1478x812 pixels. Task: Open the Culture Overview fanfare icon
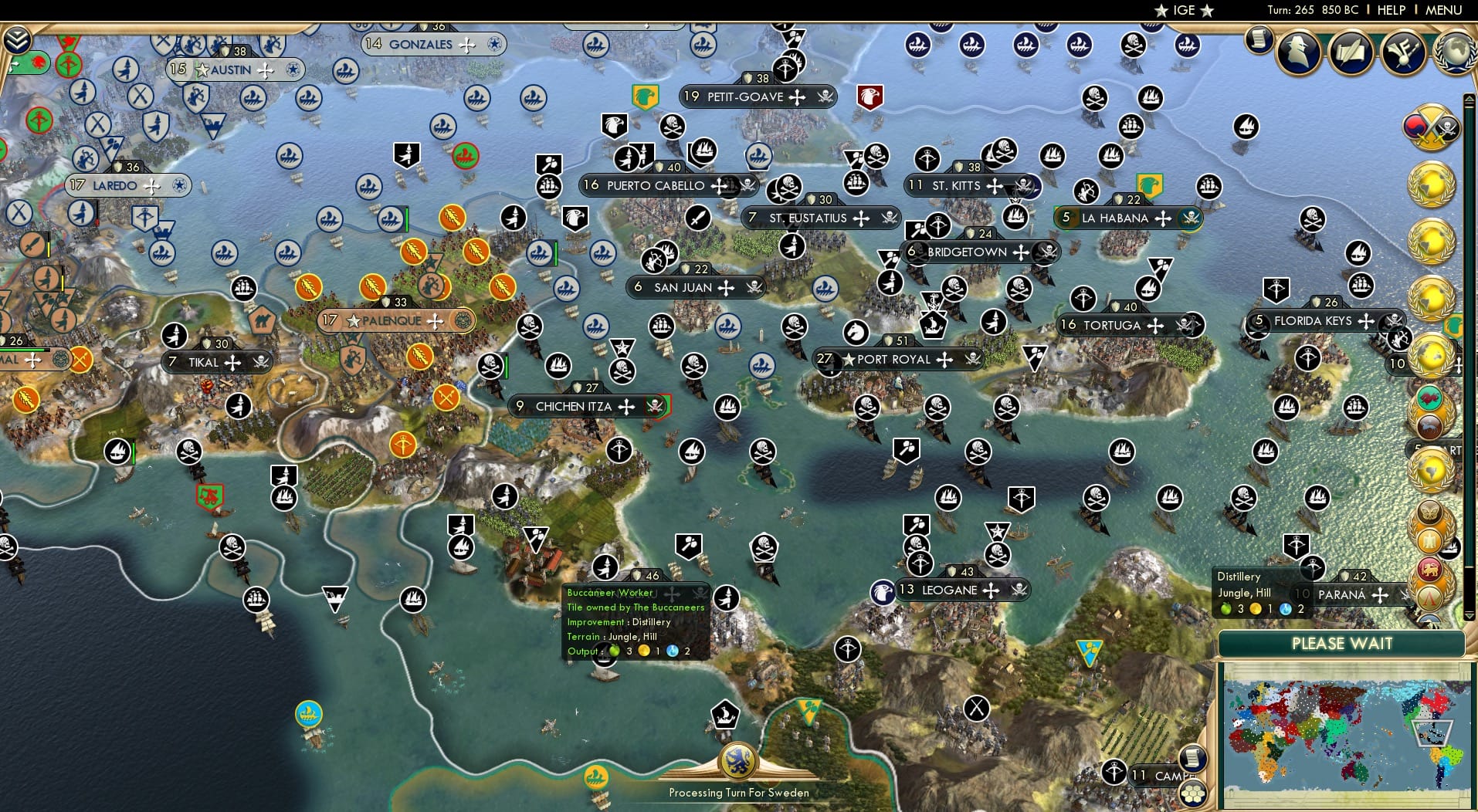click(1402, 52)
